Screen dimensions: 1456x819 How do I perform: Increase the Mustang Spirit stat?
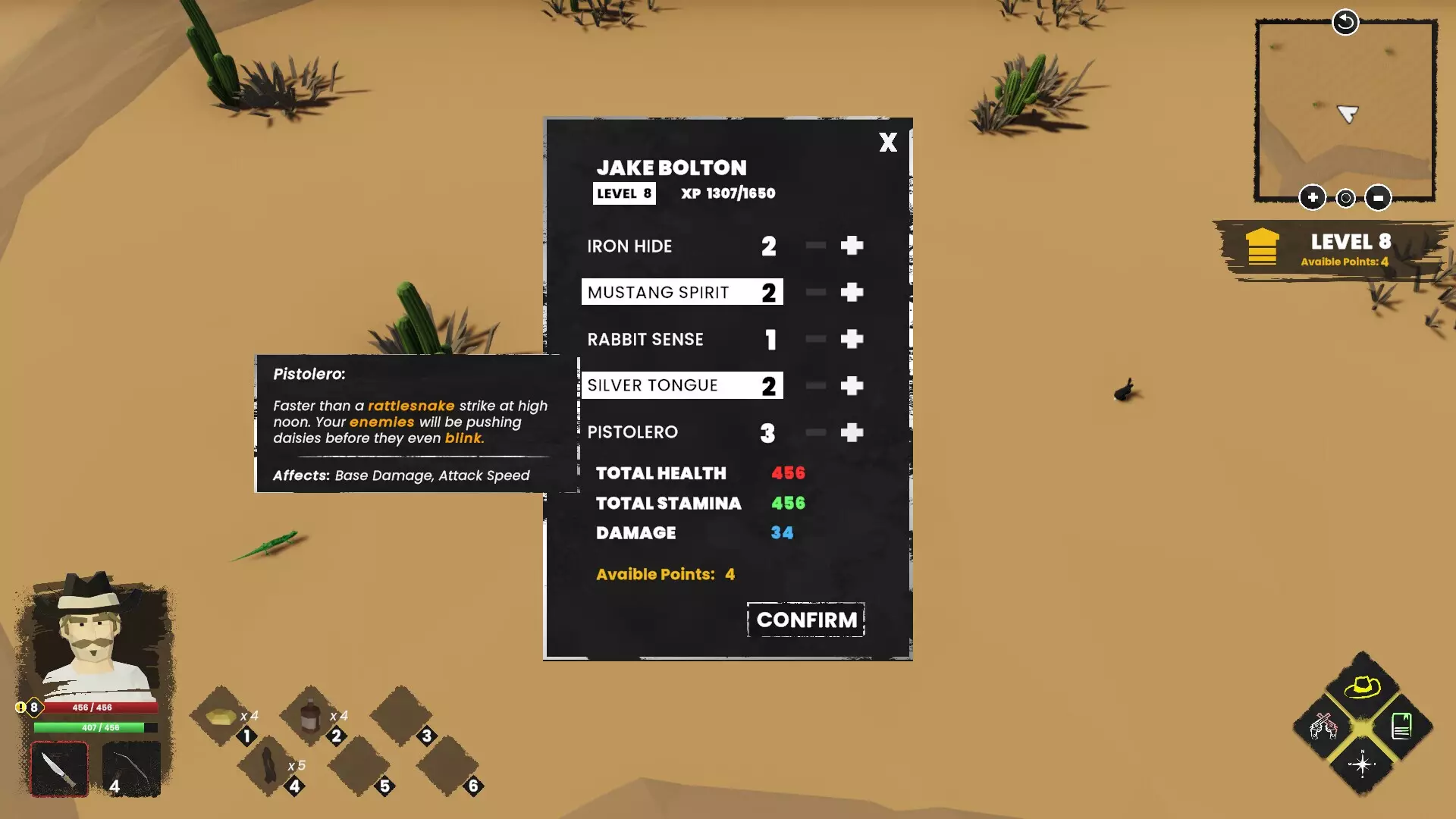pyautogui.click(x=852, y=291)
